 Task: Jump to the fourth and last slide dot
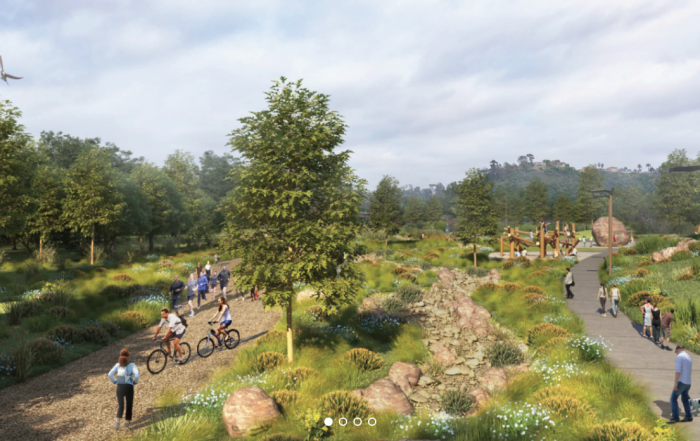pyautogui.click(x=372, y=422)
